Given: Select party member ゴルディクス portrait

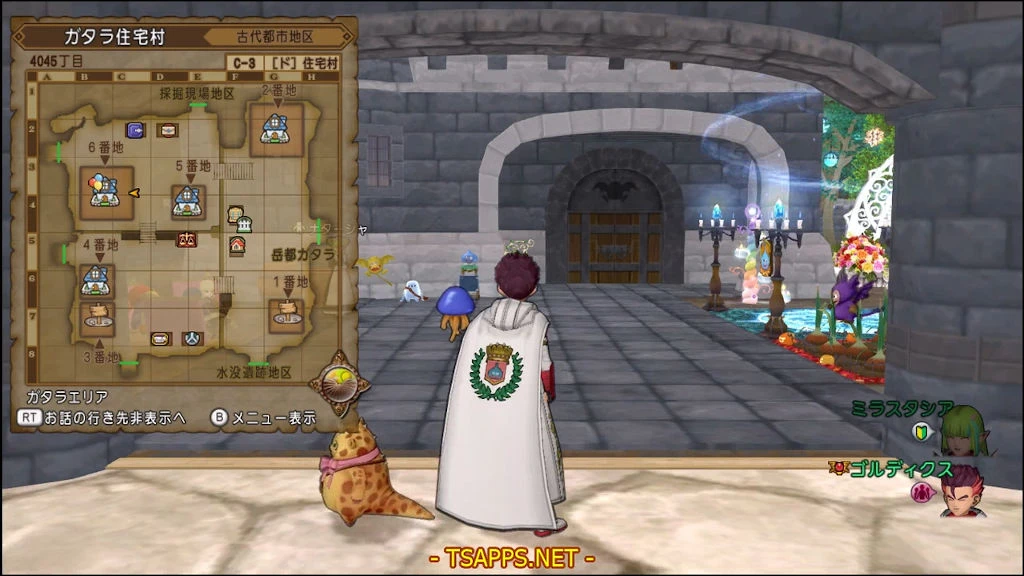Looking at the screenshot, I should click(x=960, y=489).
